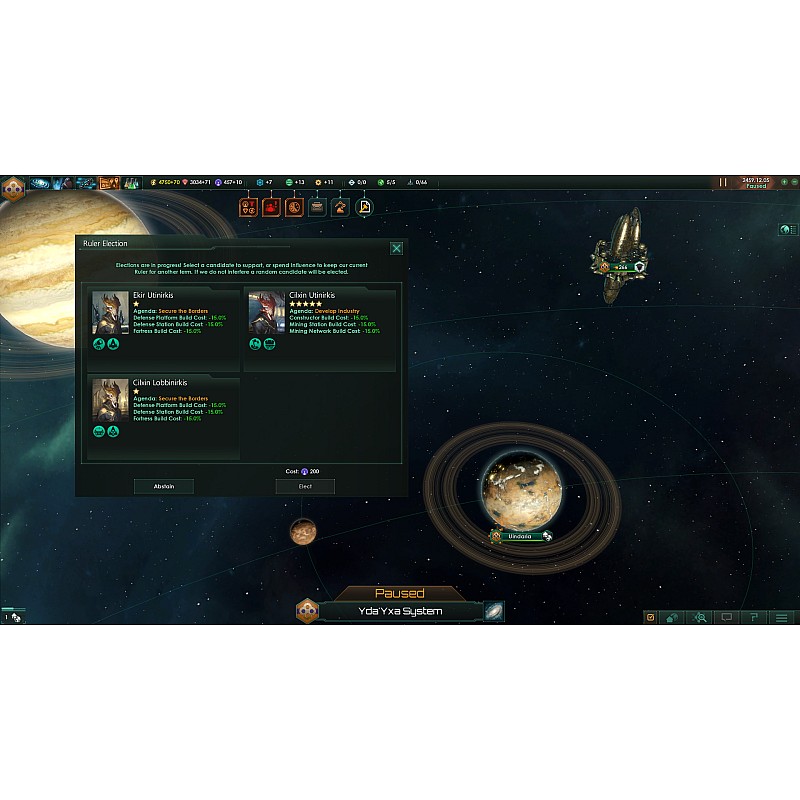800x800 pixels.
Task: Open the help question mark button
Action: pos(754,617)
